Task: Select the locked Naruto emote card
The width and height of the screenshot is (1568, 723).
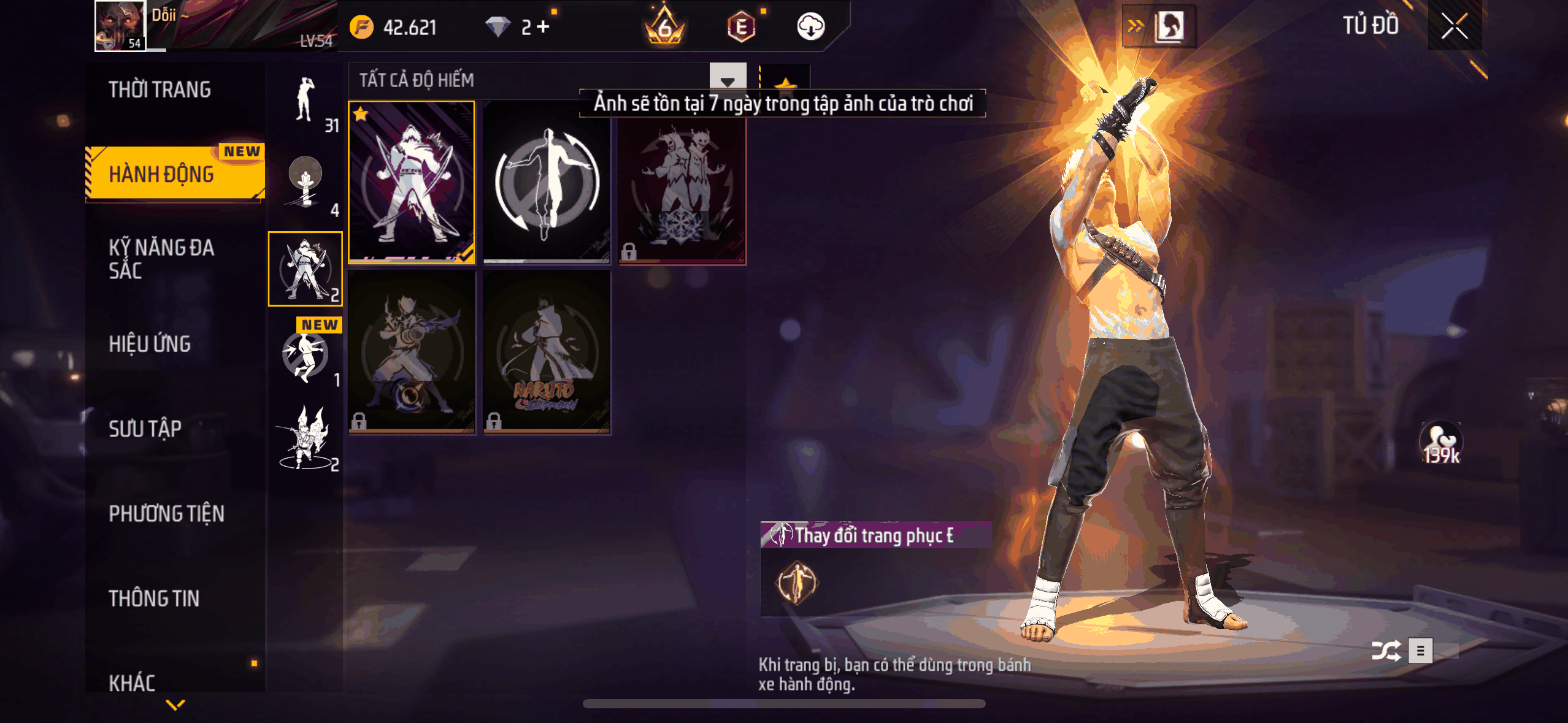Action: tap(547, 353)
